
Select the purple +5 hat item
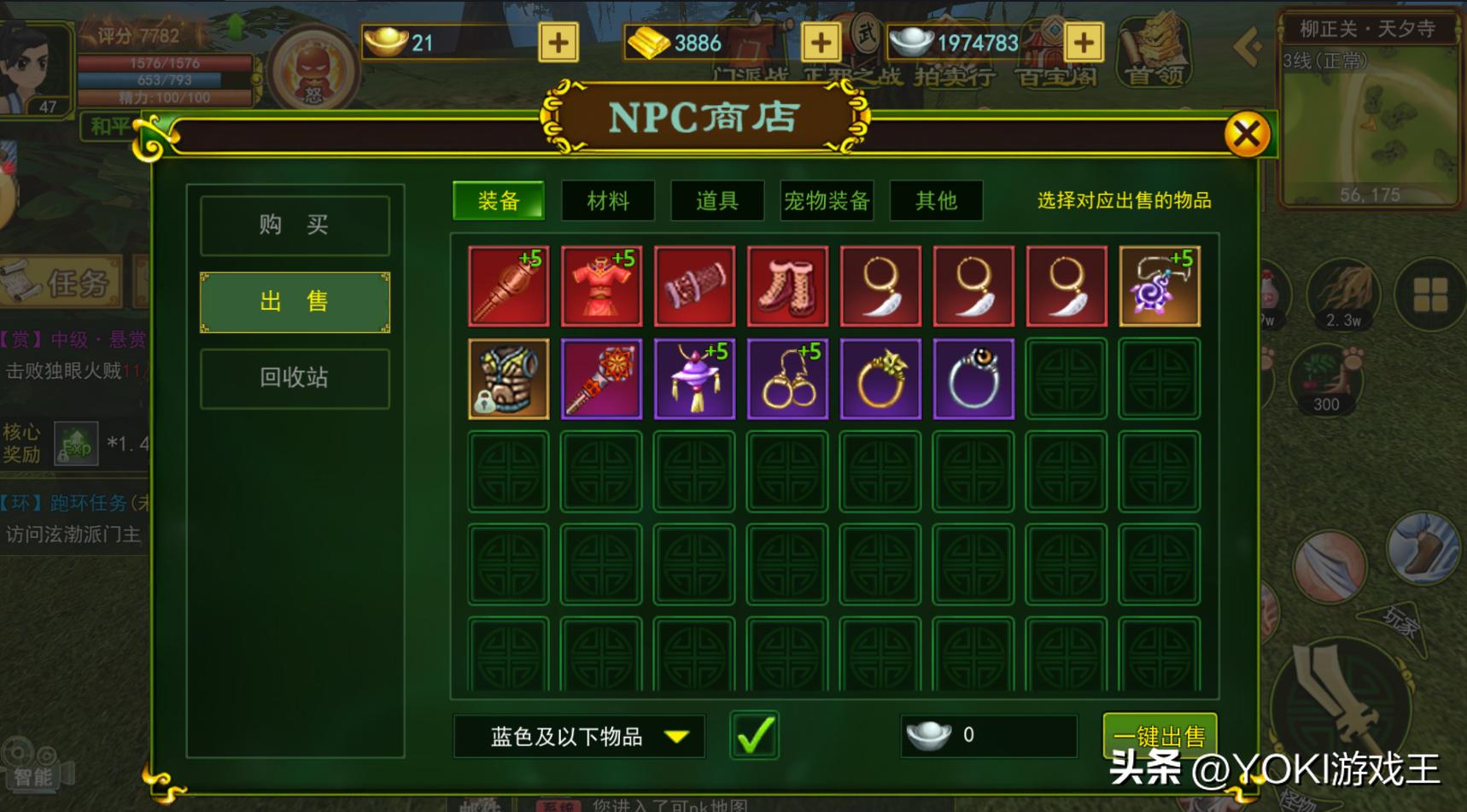[x=694, y=378]
